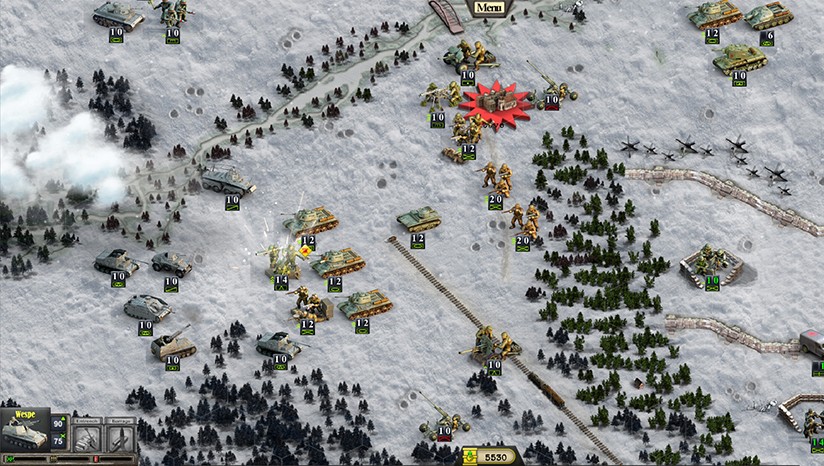Activate the Barrage ability
Screen dimensions: 824x466
click(x=120, y=439)
